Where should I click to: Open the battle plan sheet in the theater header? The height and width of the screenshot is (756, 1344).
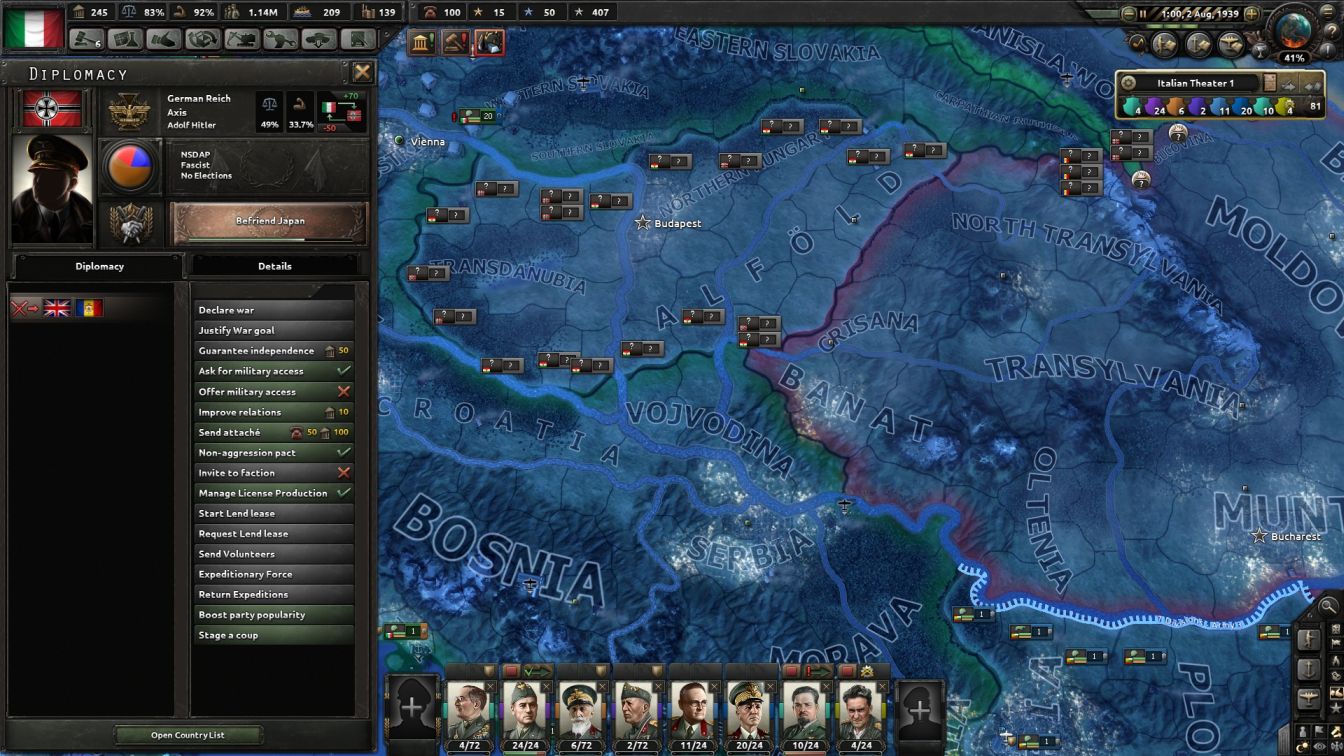tap(1269, 85)
